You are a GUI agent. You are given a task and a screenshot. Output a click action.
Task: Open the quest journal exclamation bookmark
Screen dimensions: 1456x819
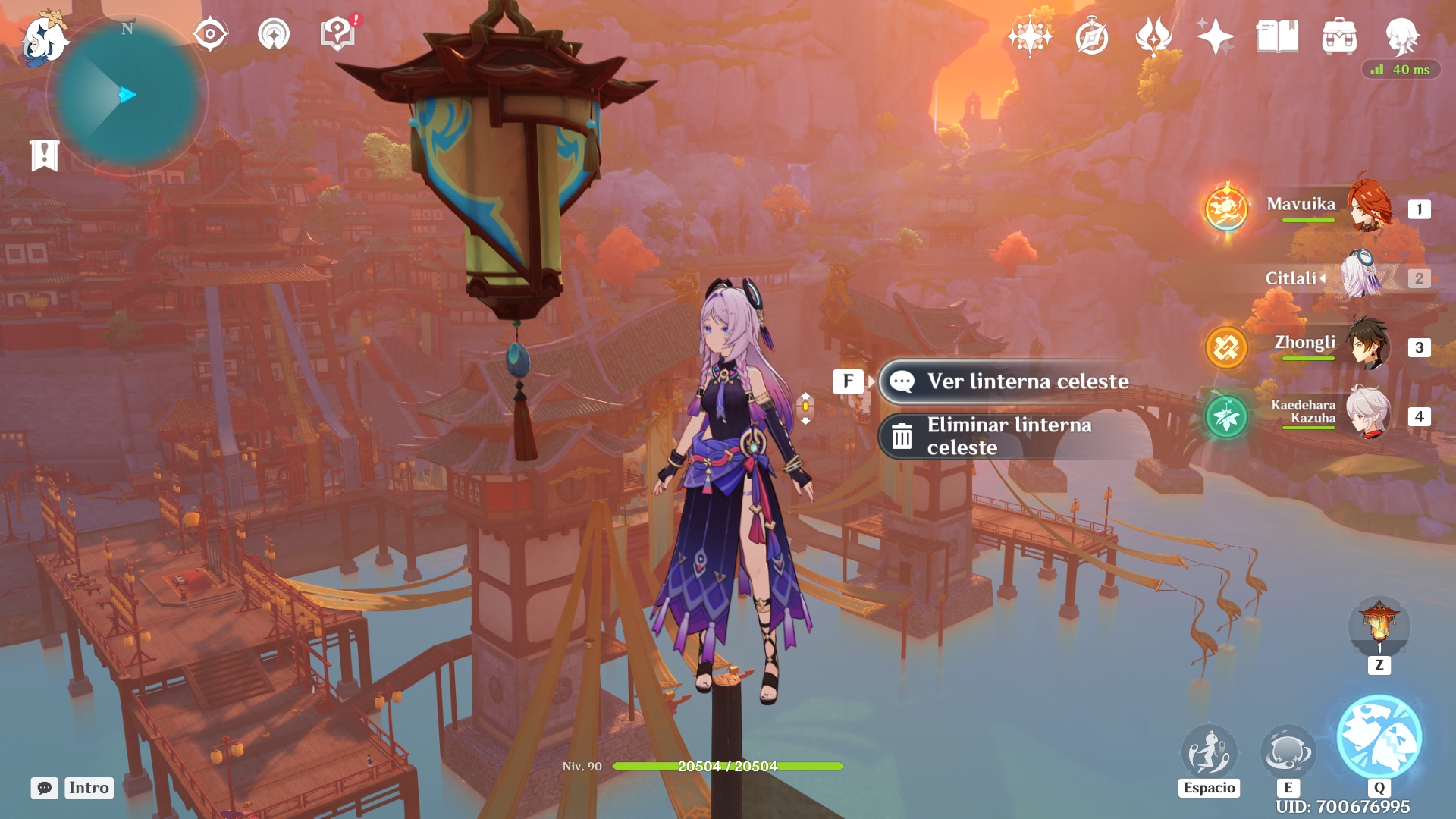tap(45, 155)
